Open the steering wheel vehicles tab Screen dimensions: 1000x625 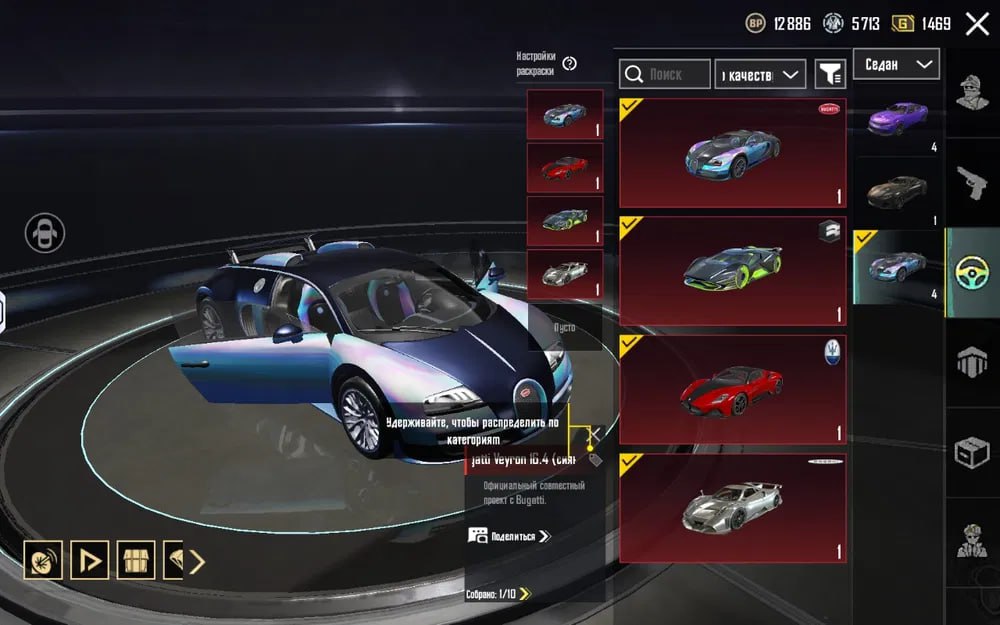point(972,273)
